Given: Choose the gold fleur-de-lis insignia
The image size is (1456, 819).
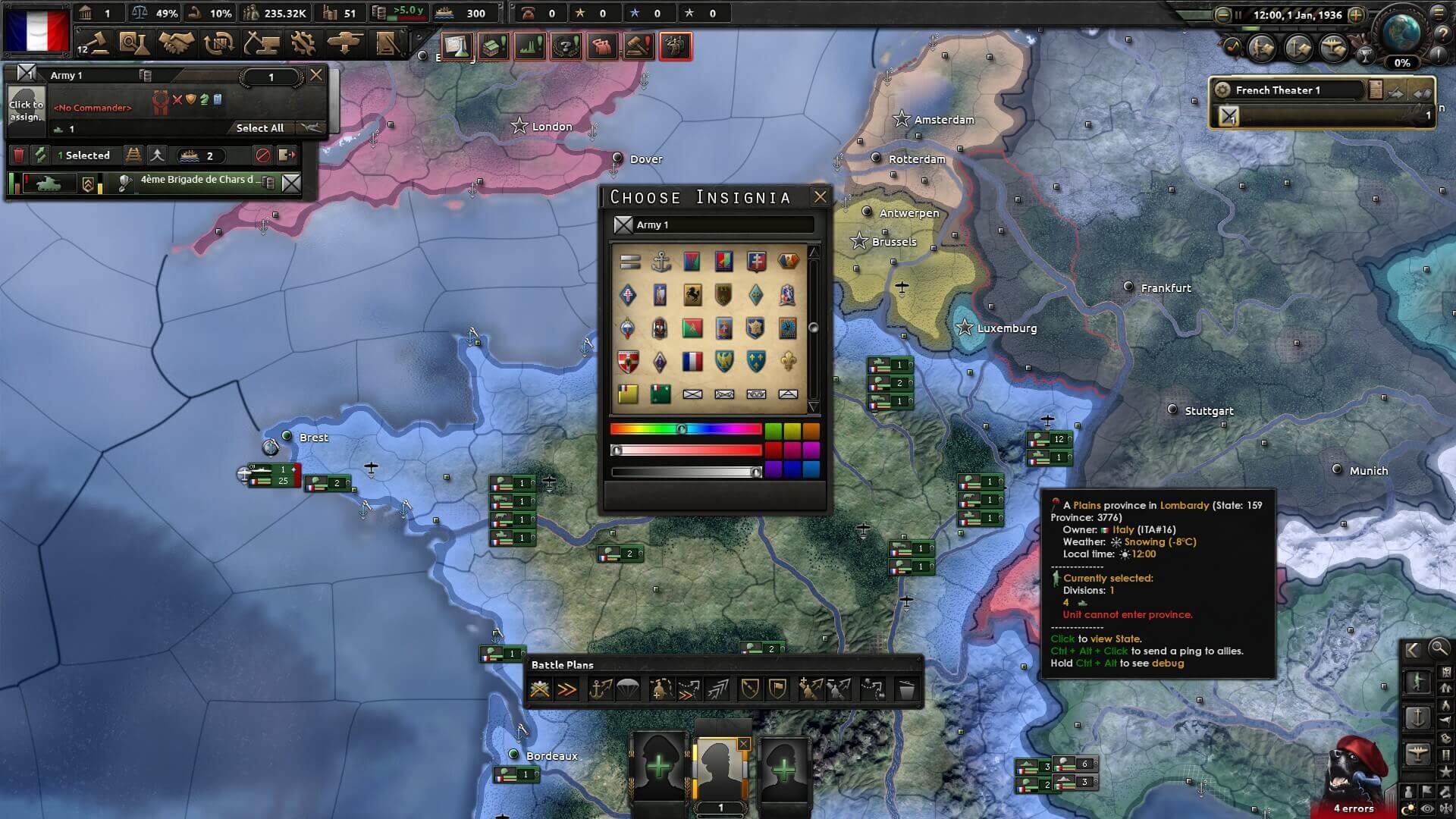Looking at the screenshot, I should [788, 362].
